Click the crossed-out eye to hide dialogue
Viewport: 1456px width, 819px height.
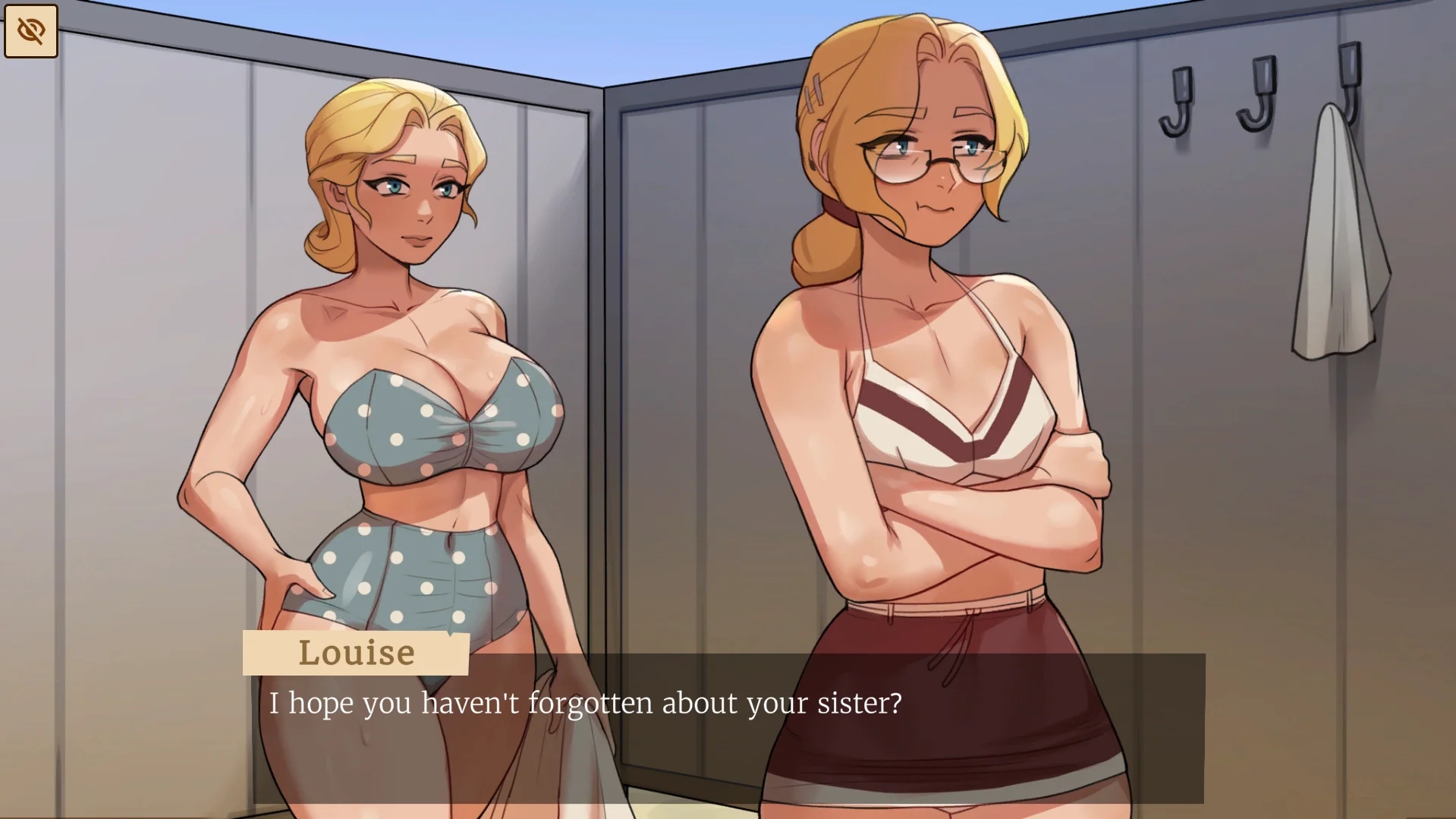[30, 30]
